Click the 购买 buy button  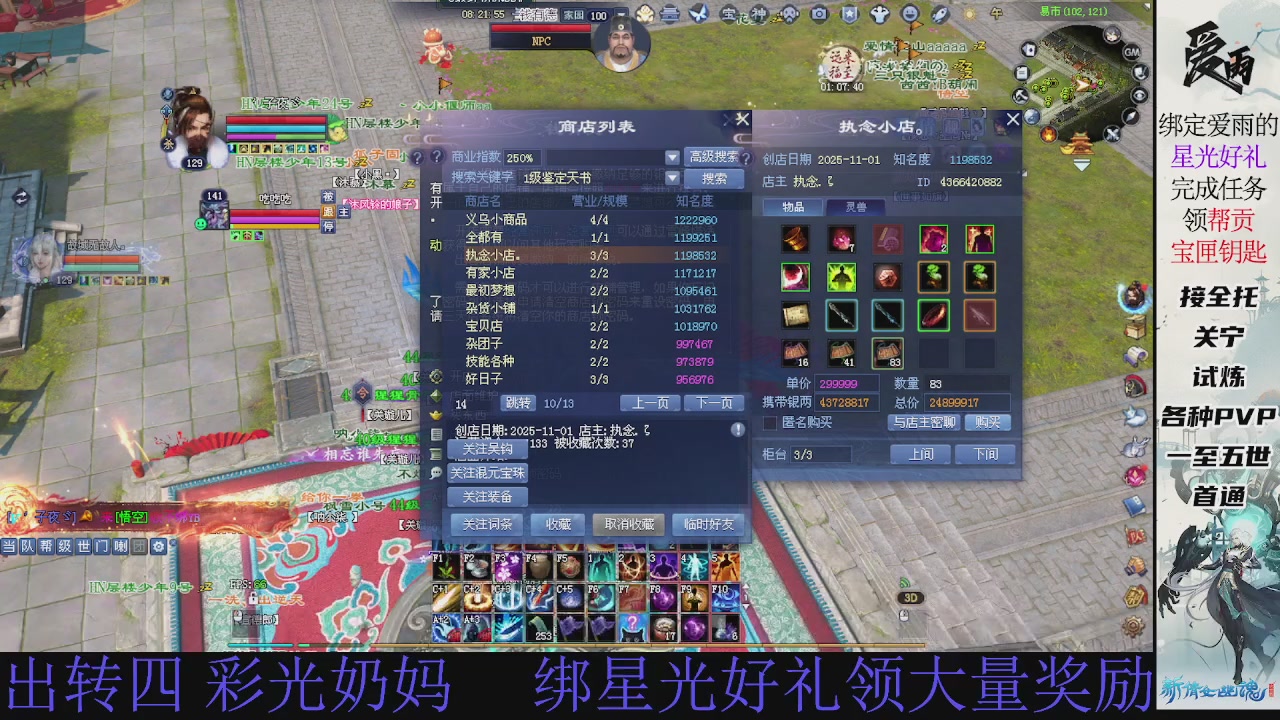click(986, 421)
